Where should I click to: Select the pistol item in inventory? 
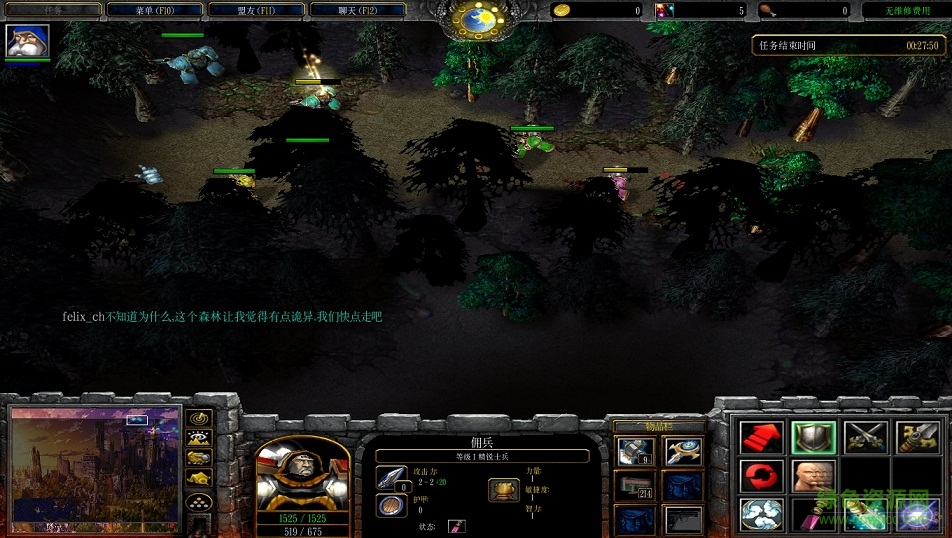(x=684, y=519)
